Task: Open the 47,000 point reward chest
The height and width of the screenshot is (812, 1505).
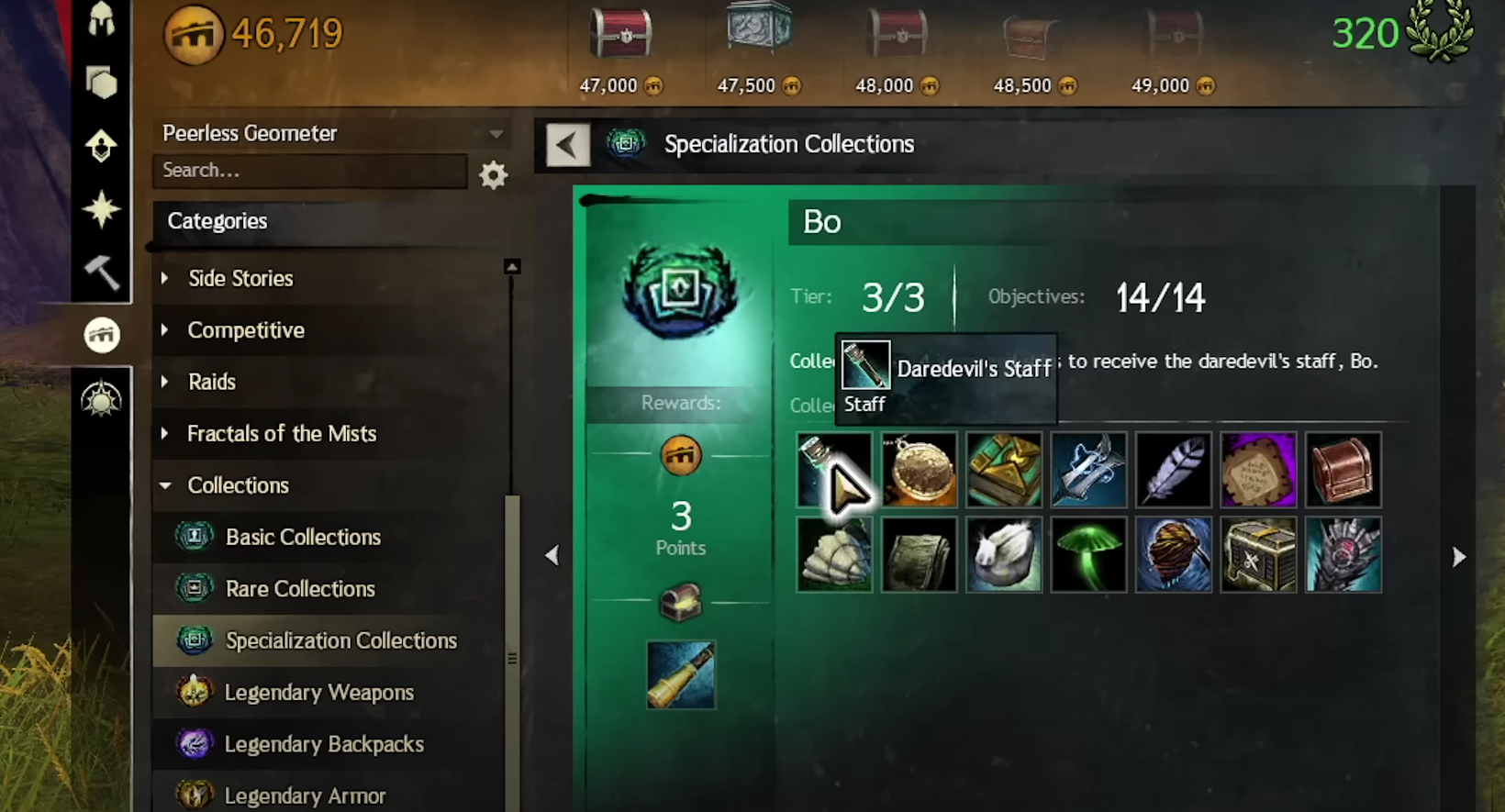Action: (x=621, y=33)
